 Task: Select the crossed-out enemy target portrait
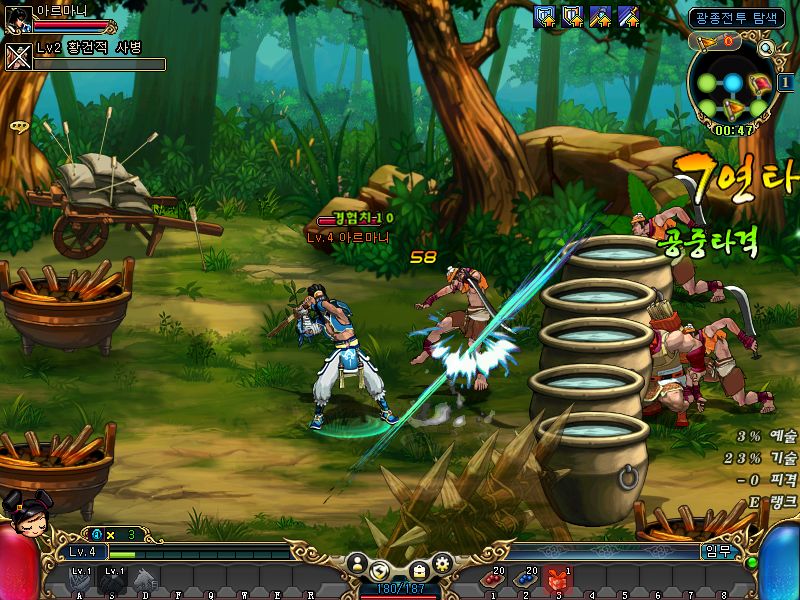18,54
